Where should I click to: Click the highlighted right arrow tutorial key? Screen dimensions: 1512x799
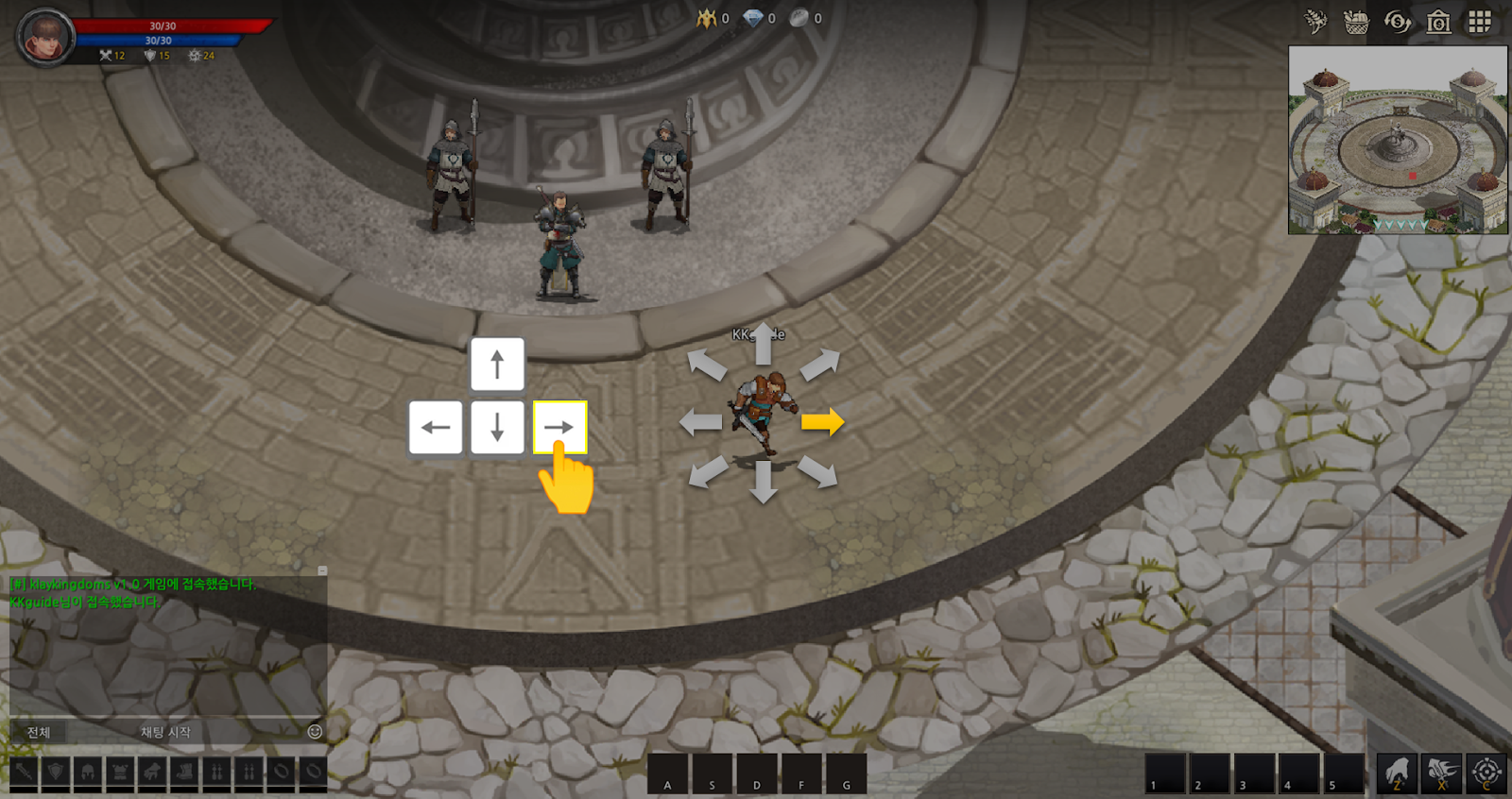[559, 427]
